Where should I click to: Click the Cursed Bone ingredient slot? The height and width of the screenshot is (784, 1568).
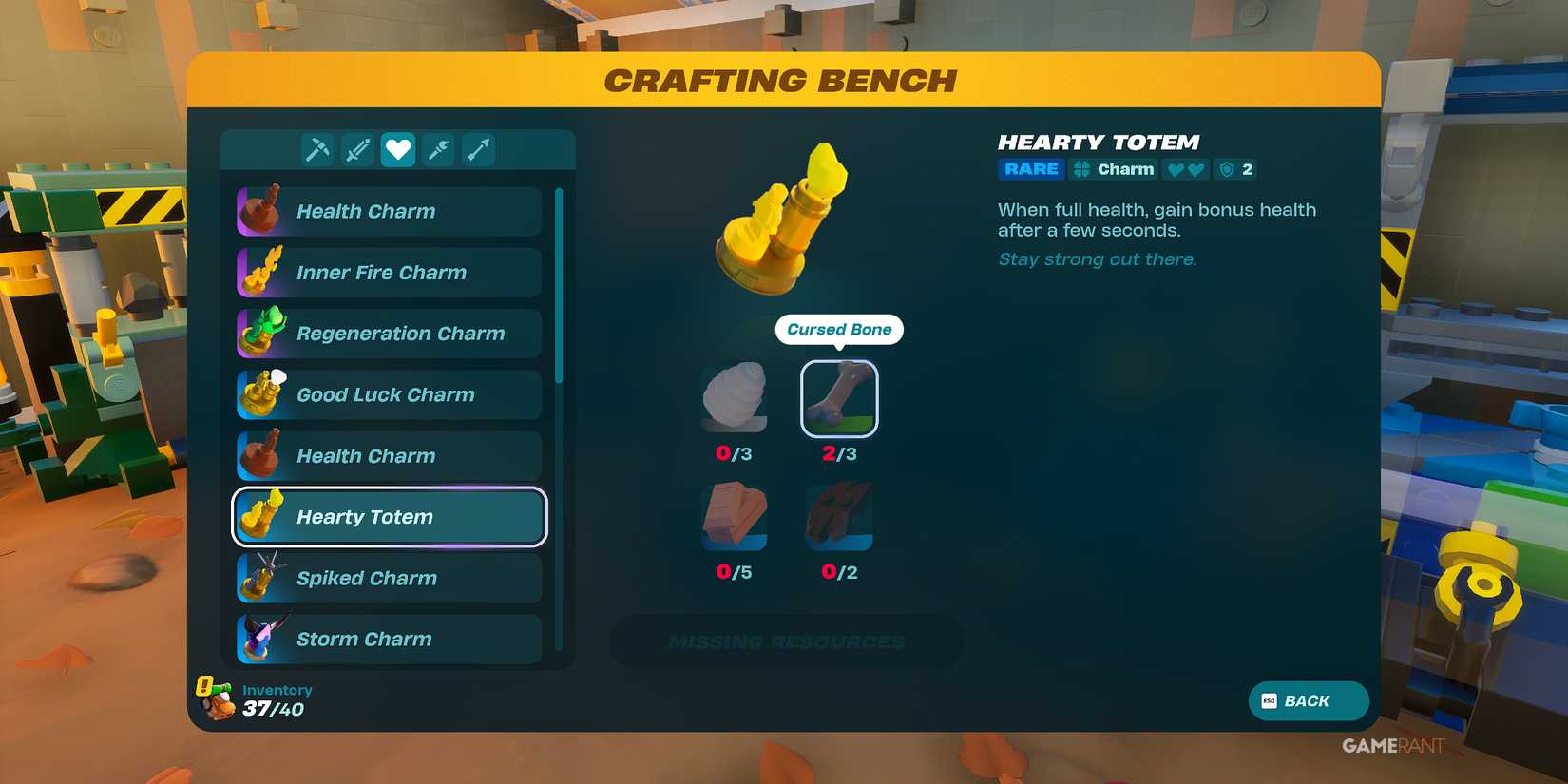[839, 399]
